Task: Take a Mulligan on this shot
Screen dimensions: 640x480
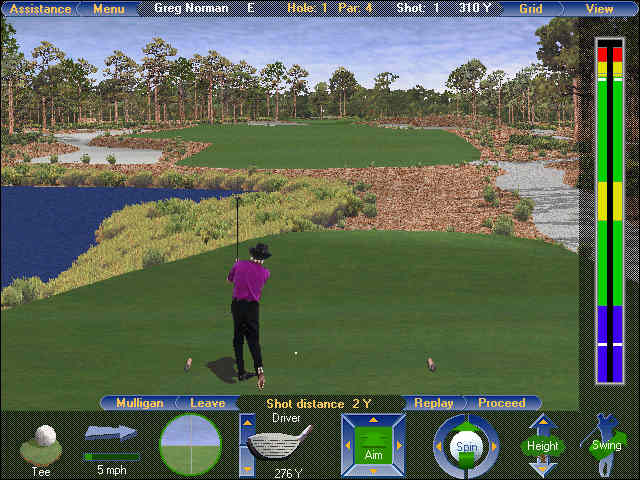Action: 139,403
